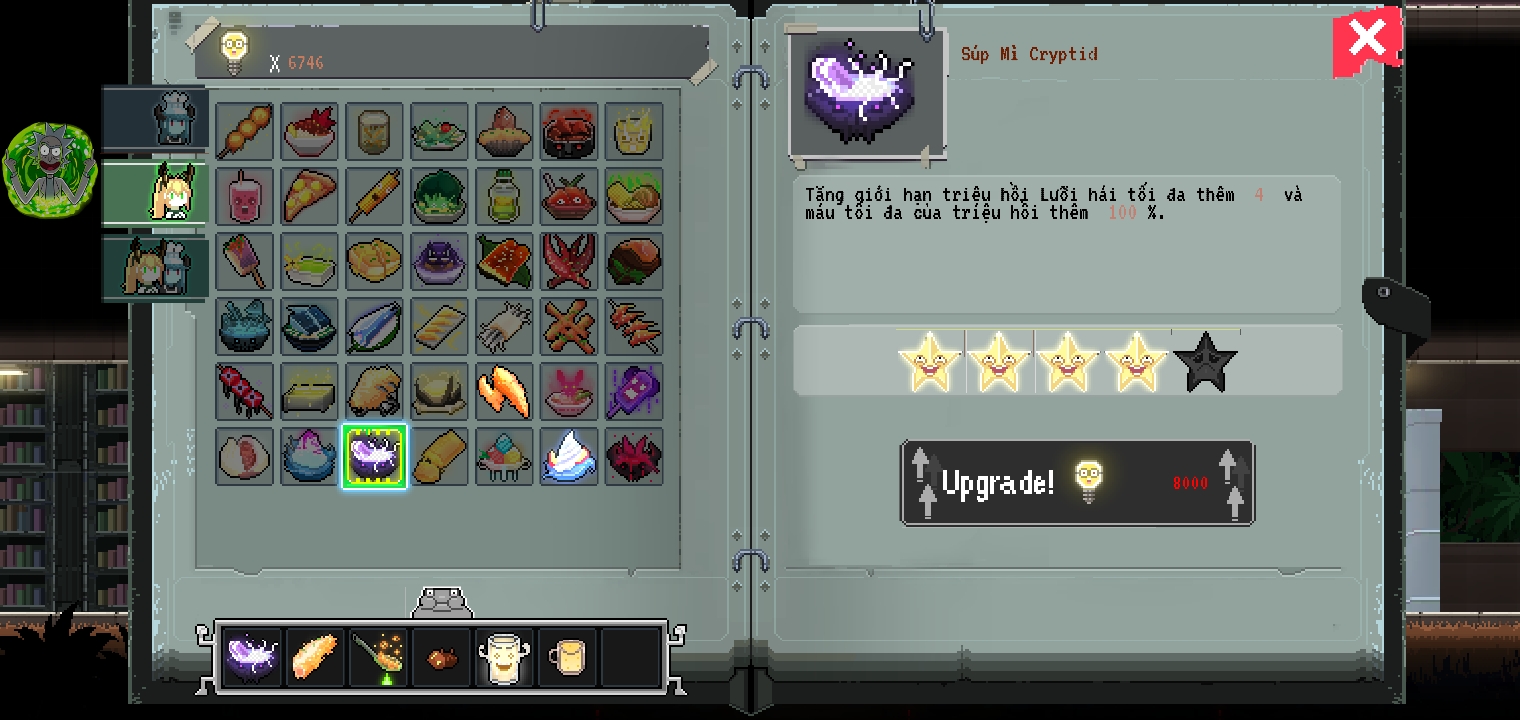The image size is (1520, 720).
Task: Choose the purple popsicle recipe
Action: click(634, 391)
